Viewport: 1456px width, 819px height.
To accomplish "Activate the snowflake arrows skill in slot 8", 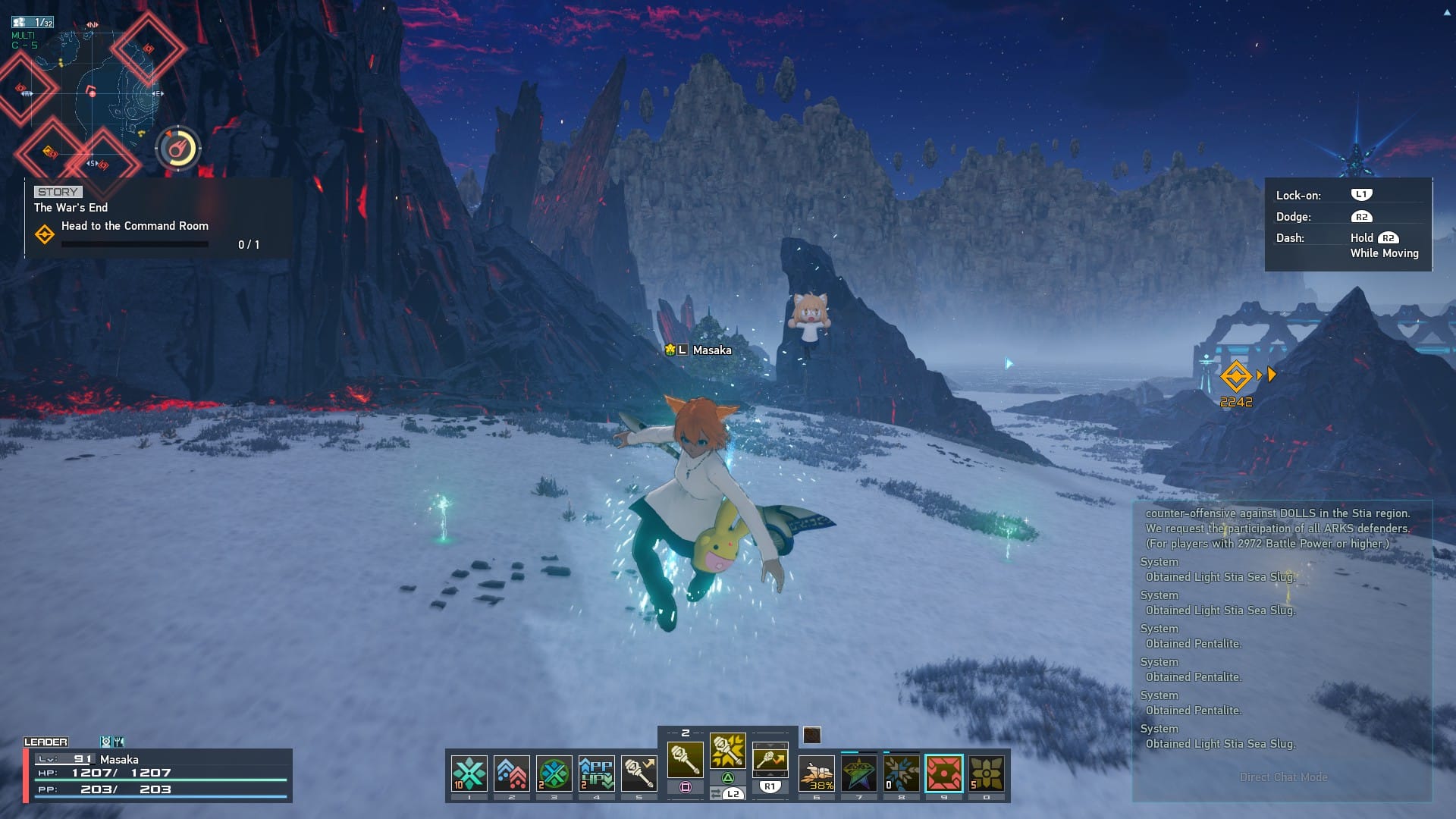I will [902, 773].
